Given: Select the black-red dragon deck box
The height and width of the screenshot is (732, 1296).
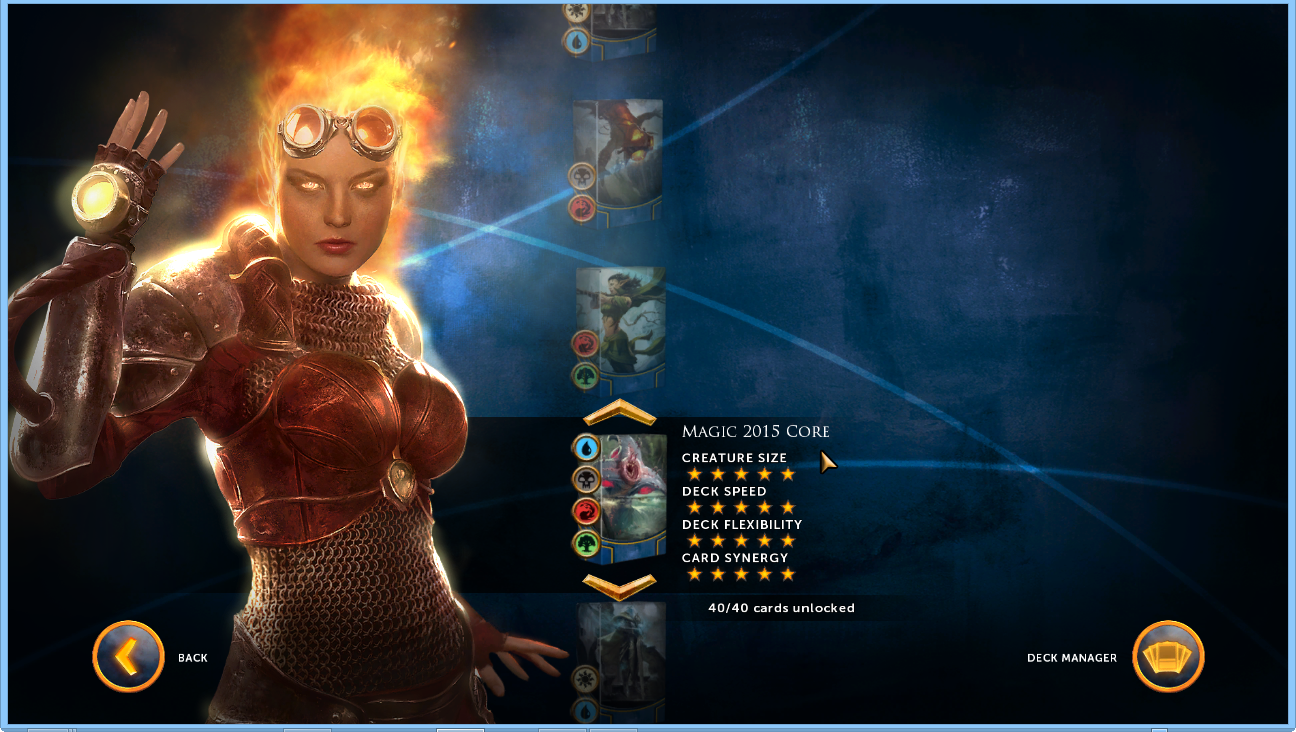Looking at the screenshot, I should (x=618, y=160).
